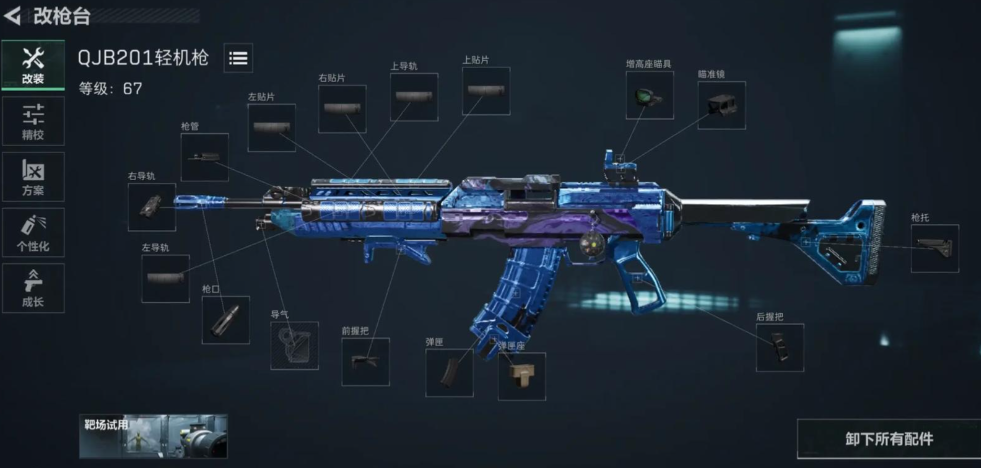Select the 后握把 rear grip slot
Image resolution: width=981 pixels, height=468 pixels.
pos(780,347)
